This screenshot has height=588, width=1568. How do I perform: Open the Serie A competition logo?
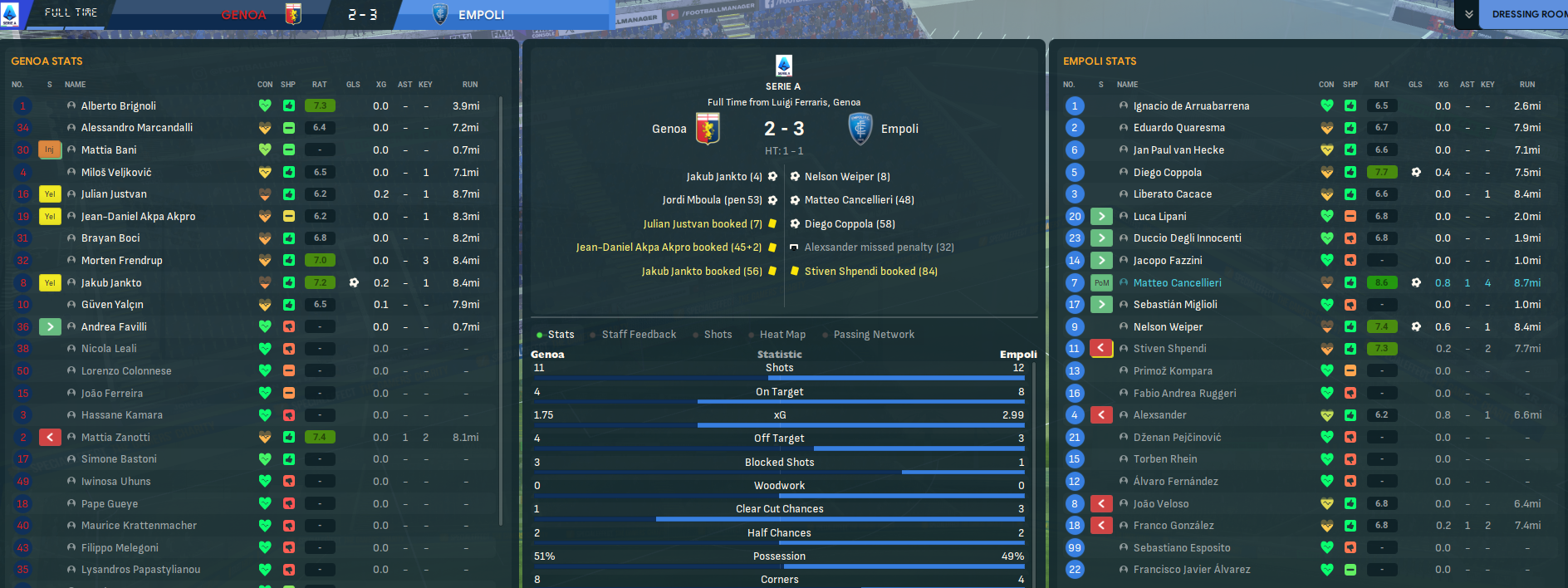click(x=783, y=66)
